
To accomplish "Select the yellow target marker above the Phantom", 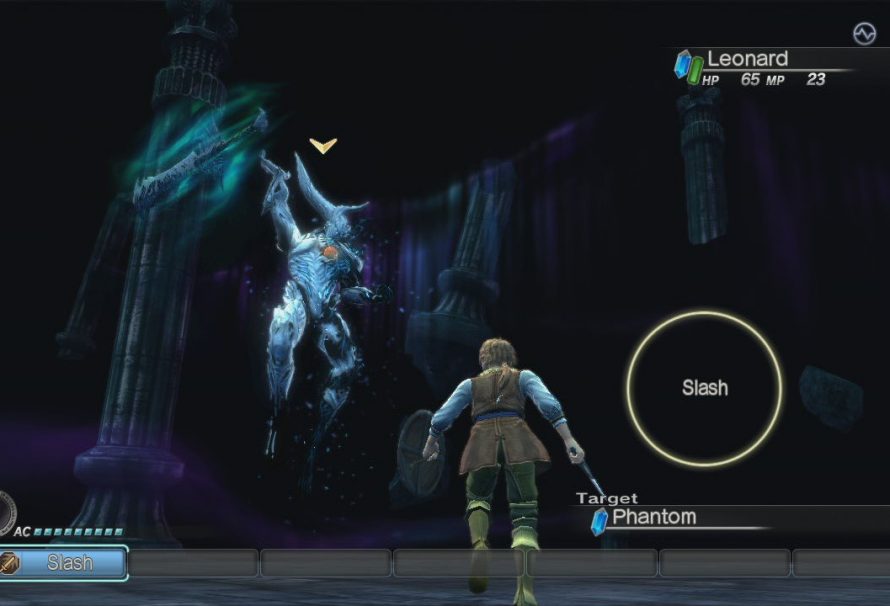I will (x=322, y=146).
